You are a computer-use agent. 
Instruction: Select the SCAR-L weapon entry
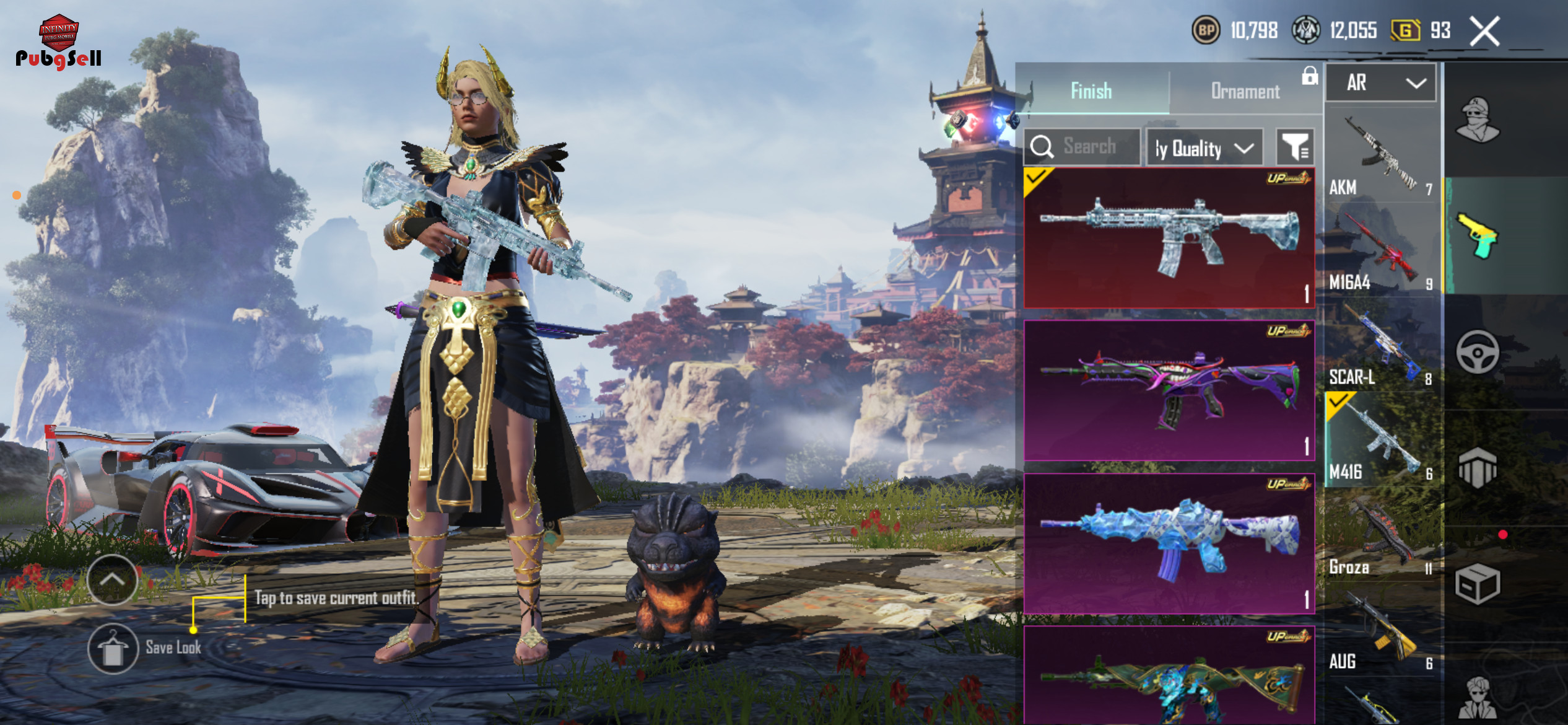coord(1382,346)
